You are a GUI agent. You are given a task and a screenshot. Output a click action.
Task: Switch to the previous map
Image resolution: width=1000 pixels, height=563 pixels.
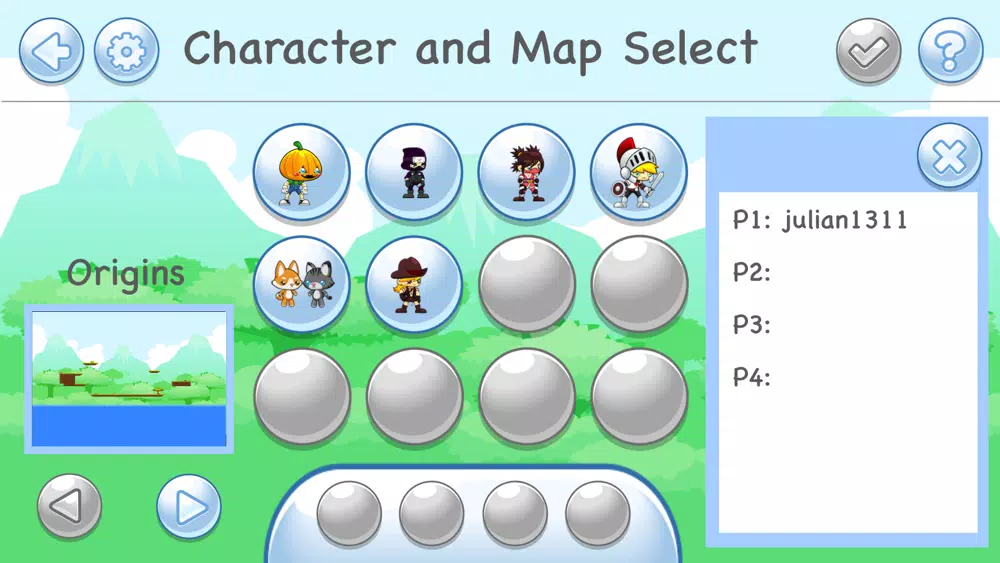pyautogui.click(x=69, y=507)
